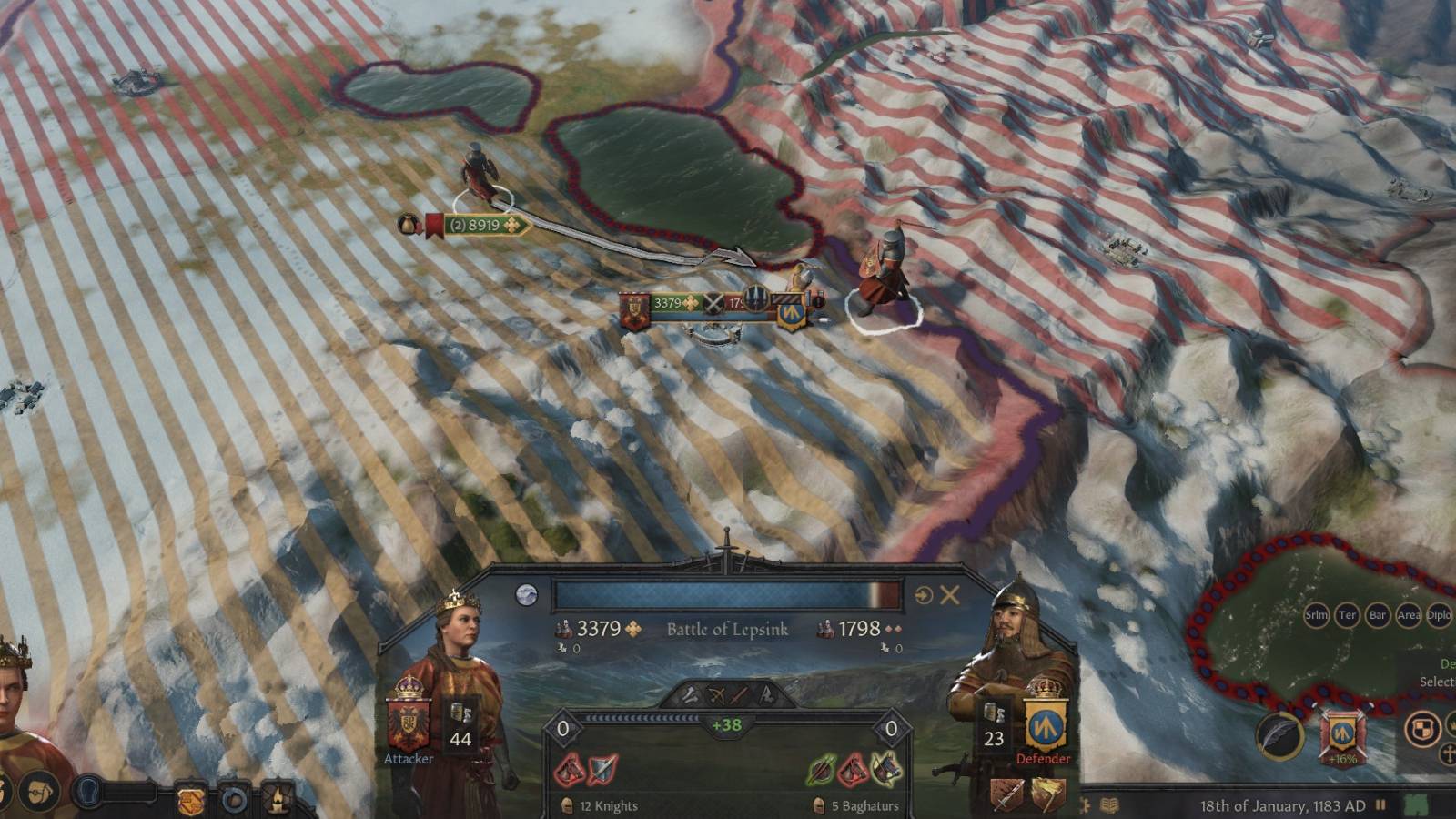The height and width of the screenshot is (819, 1456).
Task: Close the Battle of Lepsink window
Action: click(x=949, y=593)
